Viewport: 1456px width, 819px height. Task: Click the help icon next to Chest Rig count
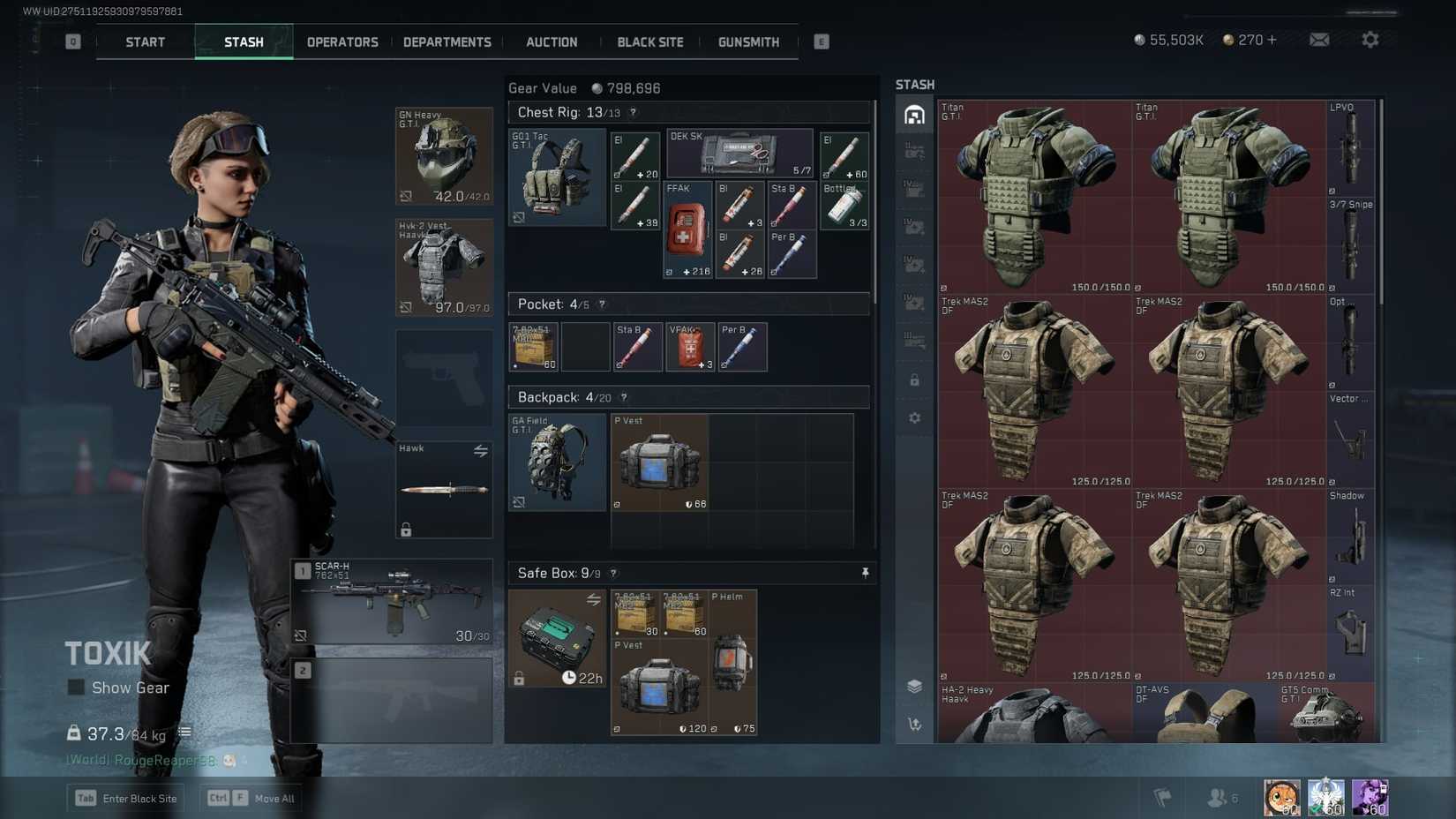(634, 112)
